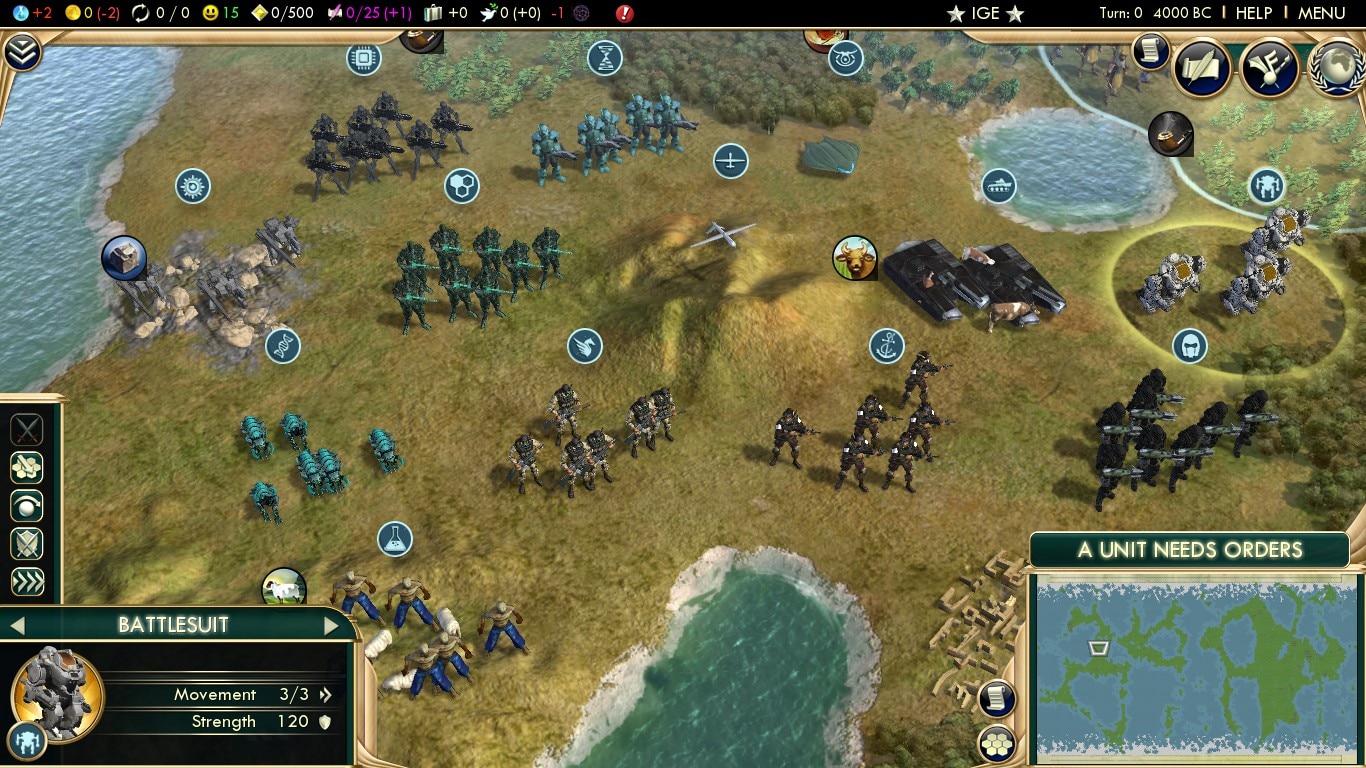Screen dimensions: 1366x768
Task: Click the minimap to reposition the view
Action: point(1190,670)
